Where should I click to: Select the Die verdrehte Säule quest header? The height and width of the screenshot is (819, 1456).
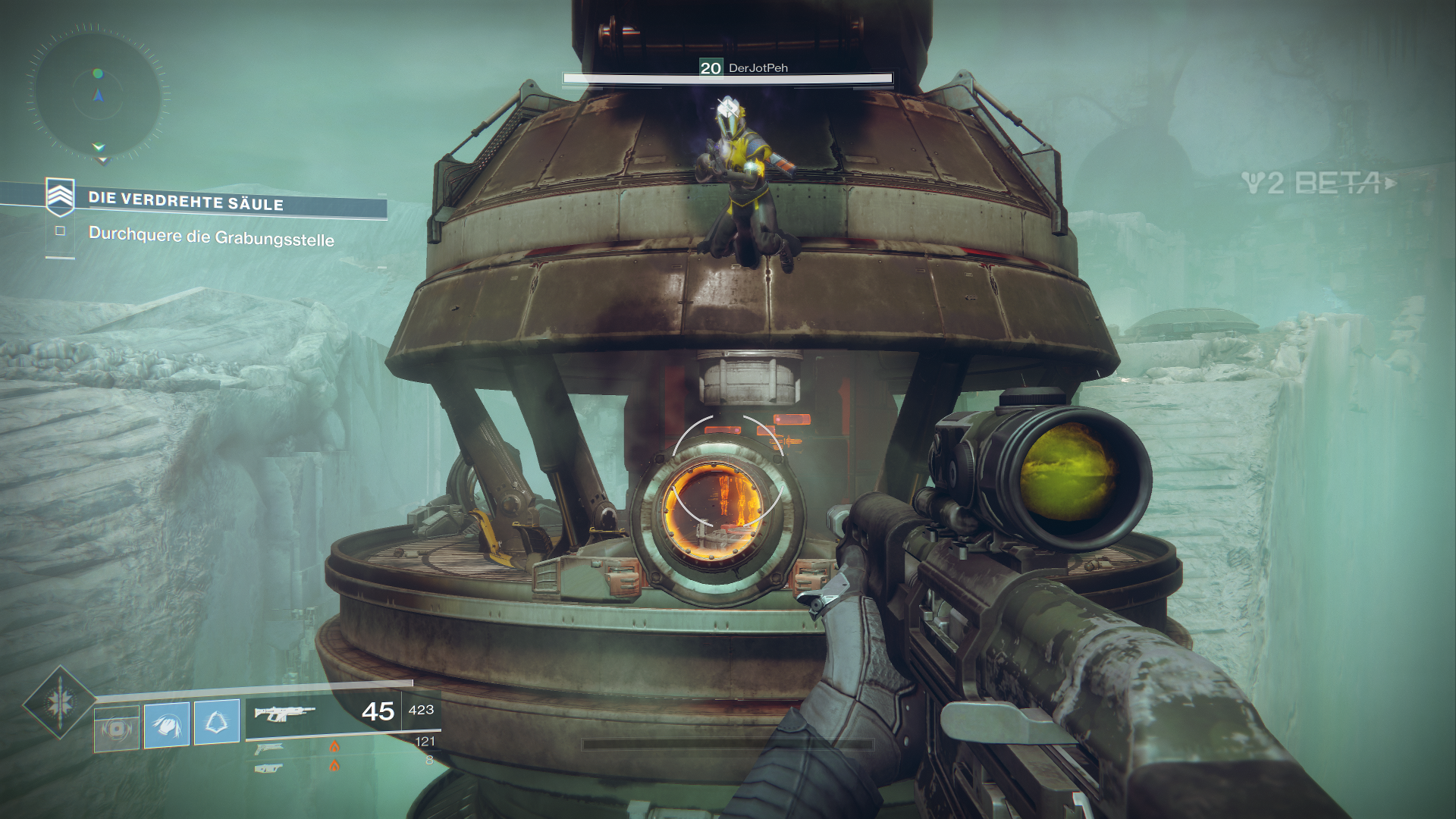[186, 200]
